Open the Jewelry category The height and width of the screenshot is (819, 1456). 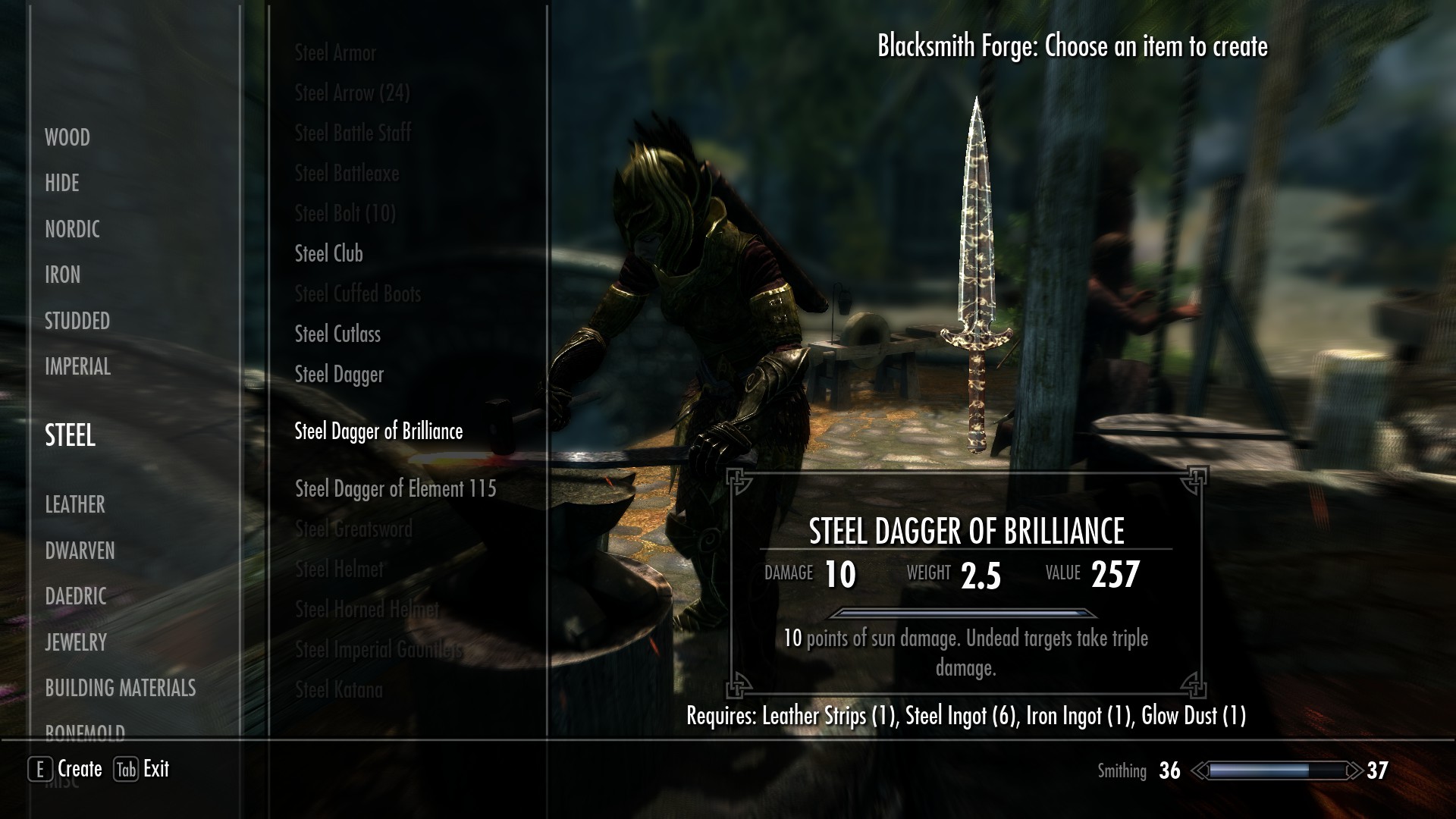[x=76, y=642]
